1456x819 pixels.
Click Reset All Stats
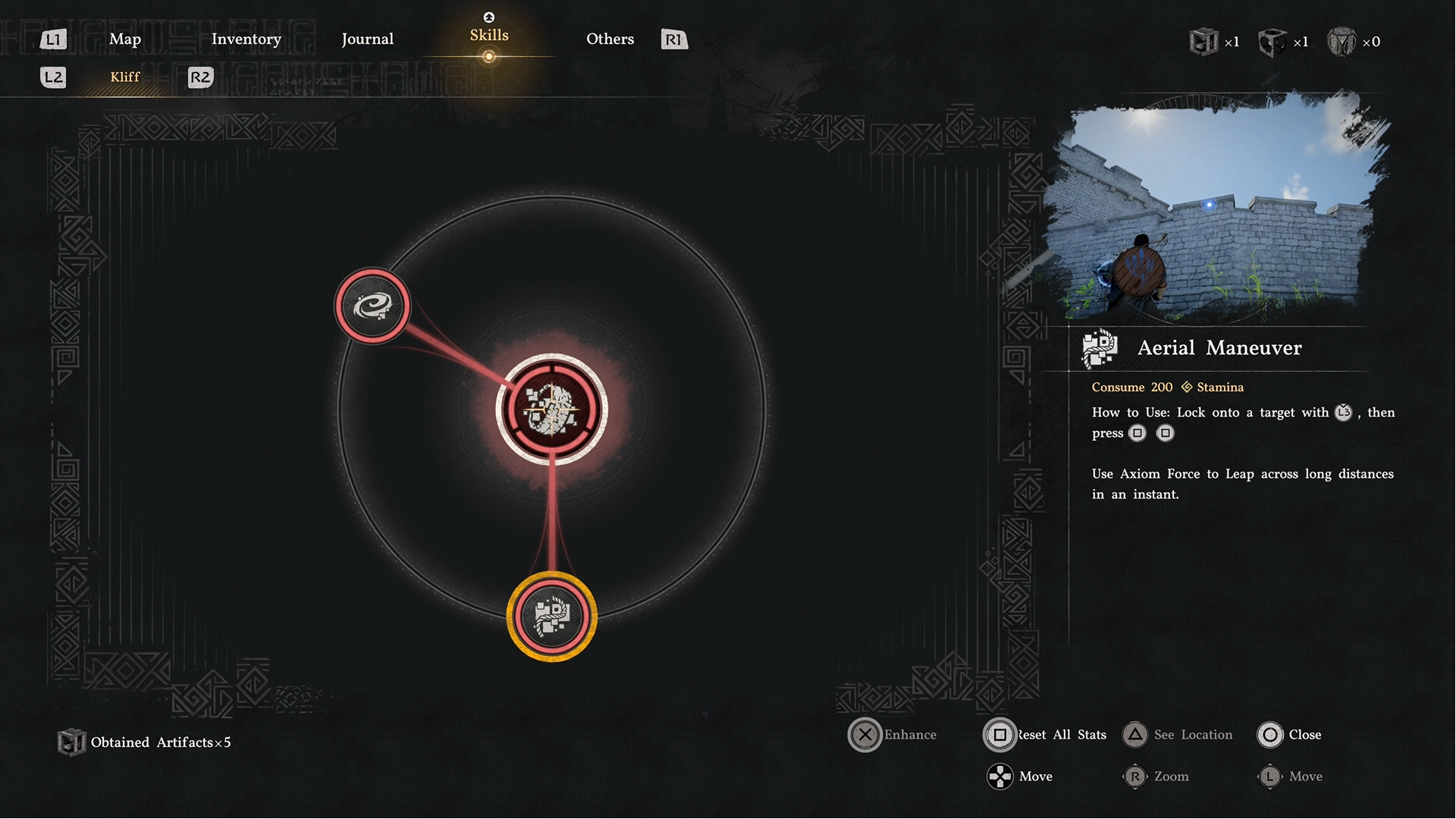click(x=1044, y=735)
